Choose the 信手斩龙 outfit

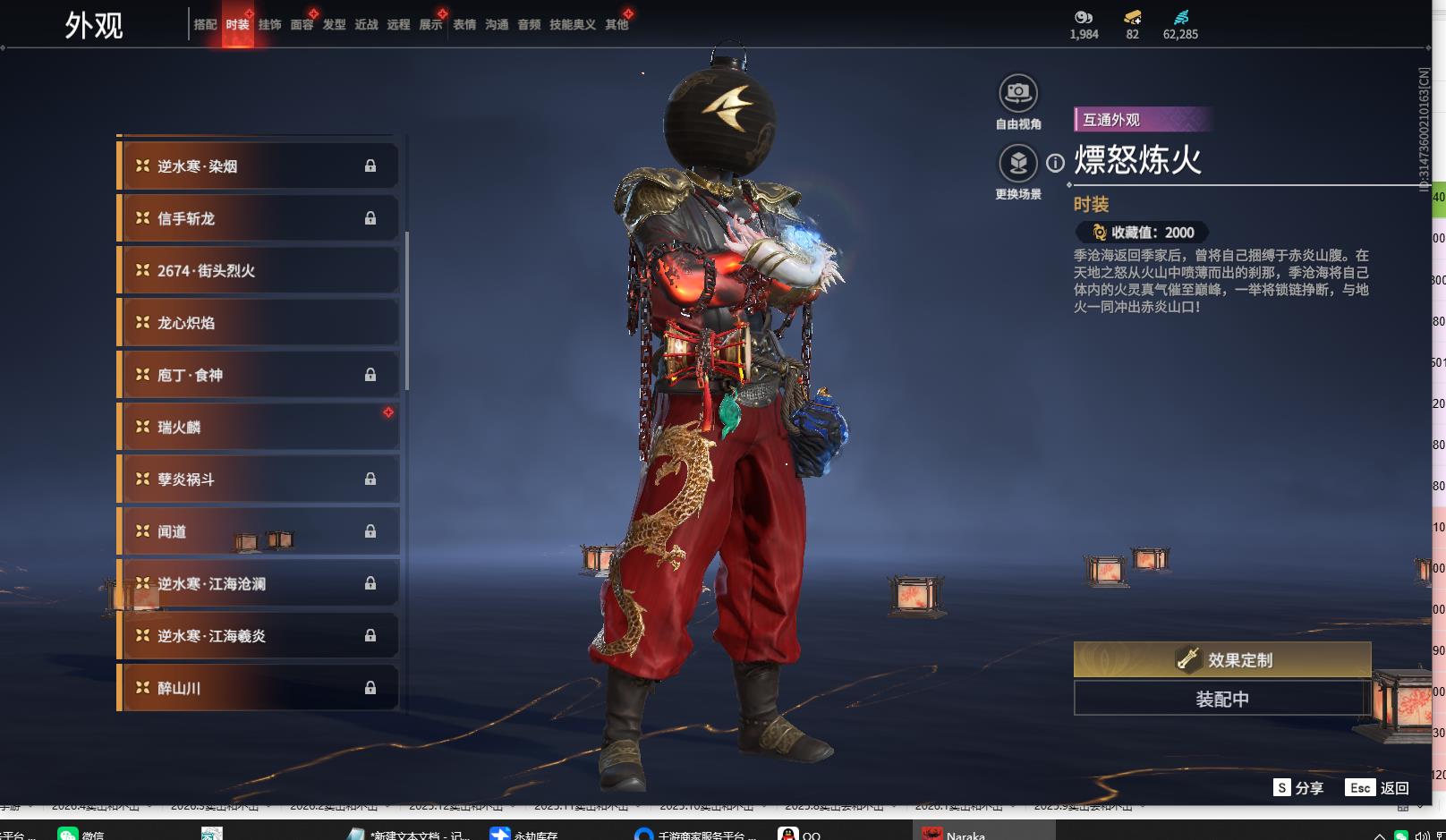tap(258, 218)
